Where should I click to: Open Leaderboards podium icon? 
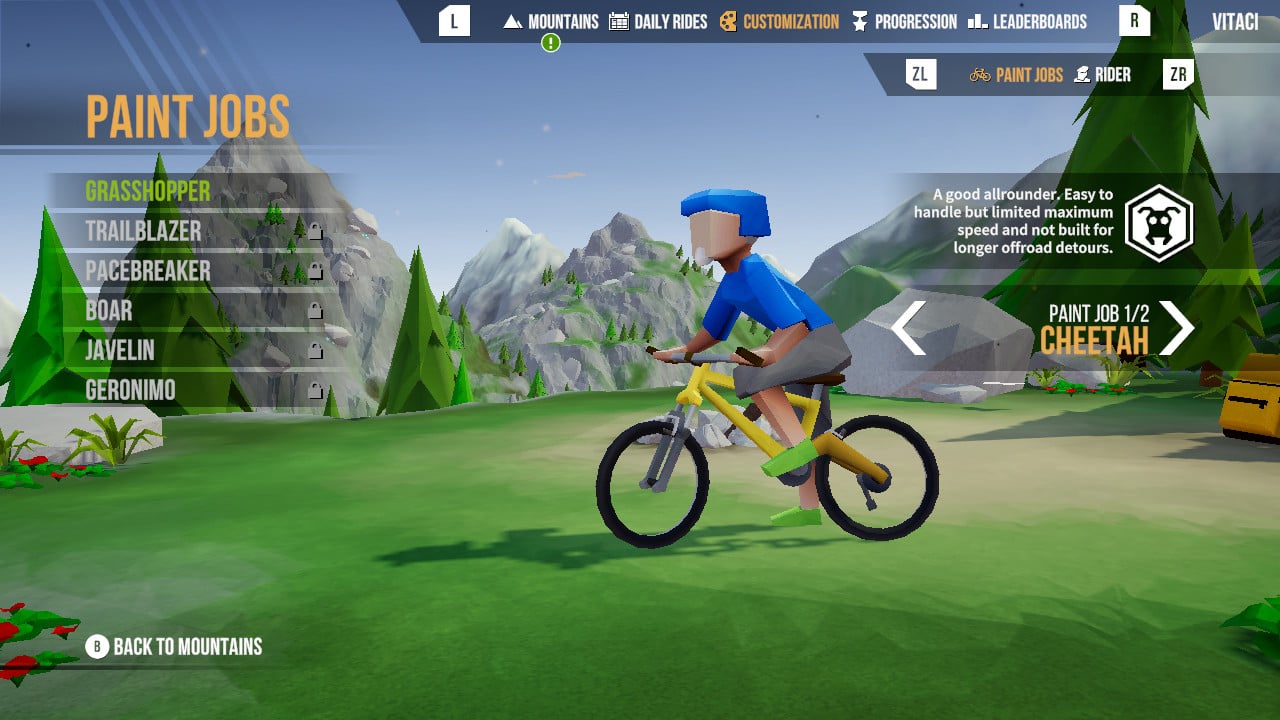(976, 21)
